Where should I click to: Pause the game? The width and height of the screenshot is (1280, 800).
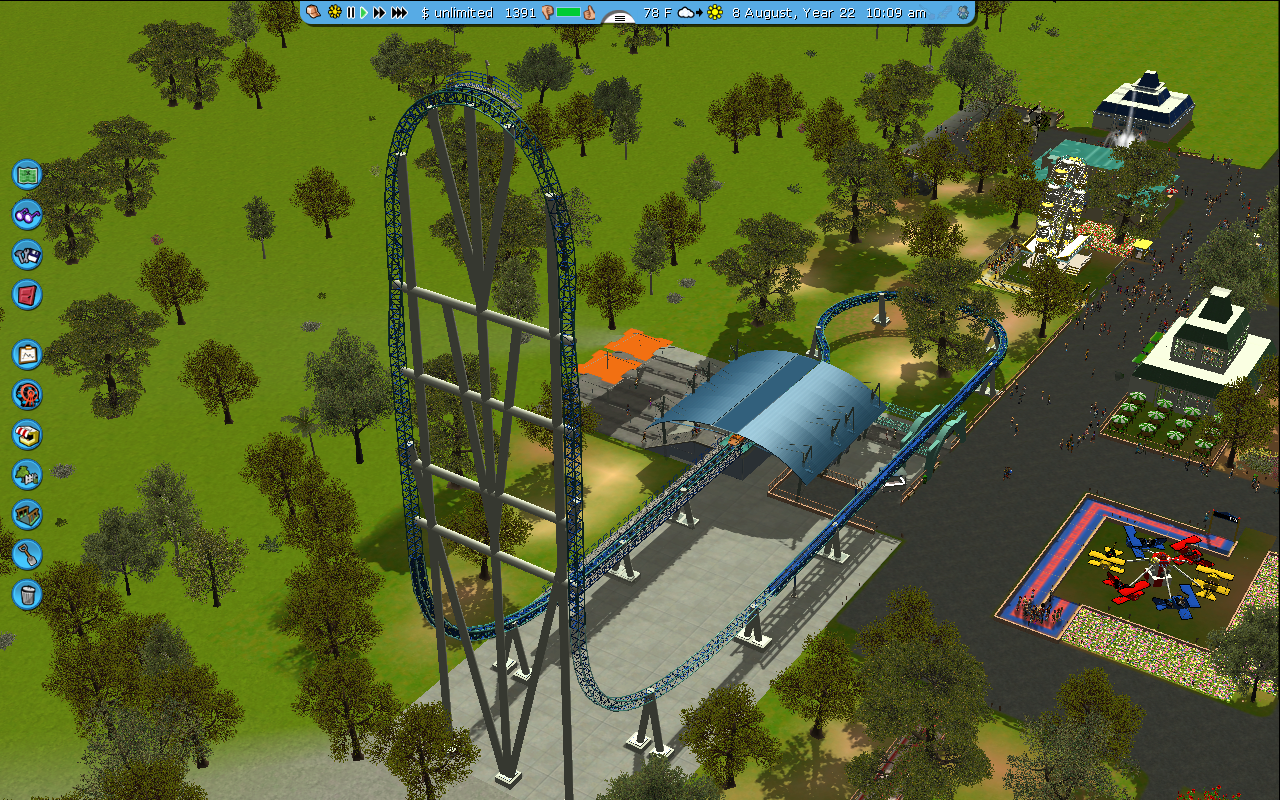point(351,13)
